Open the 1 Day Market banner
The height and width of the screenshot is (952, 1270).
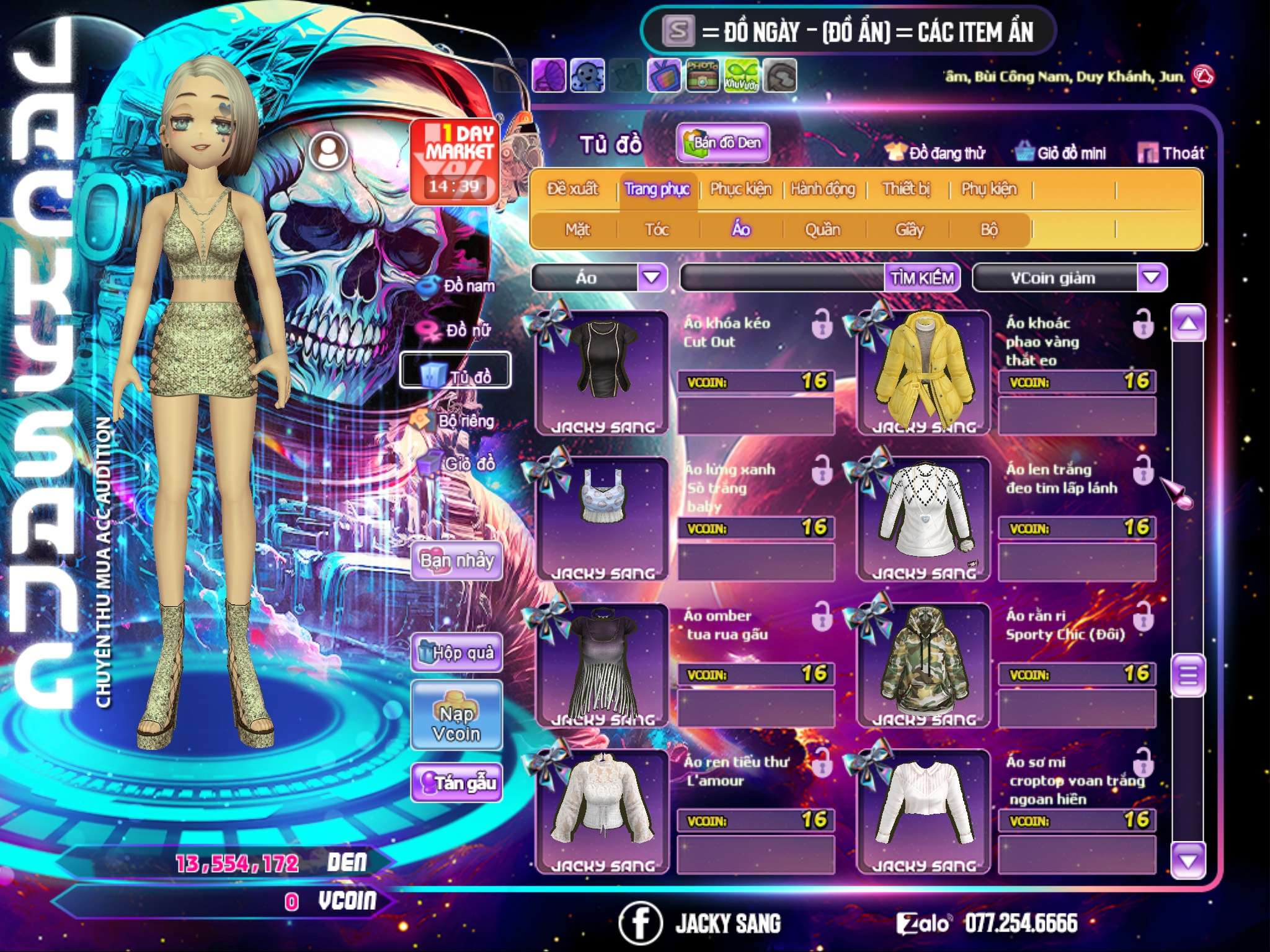pos(455,161)
